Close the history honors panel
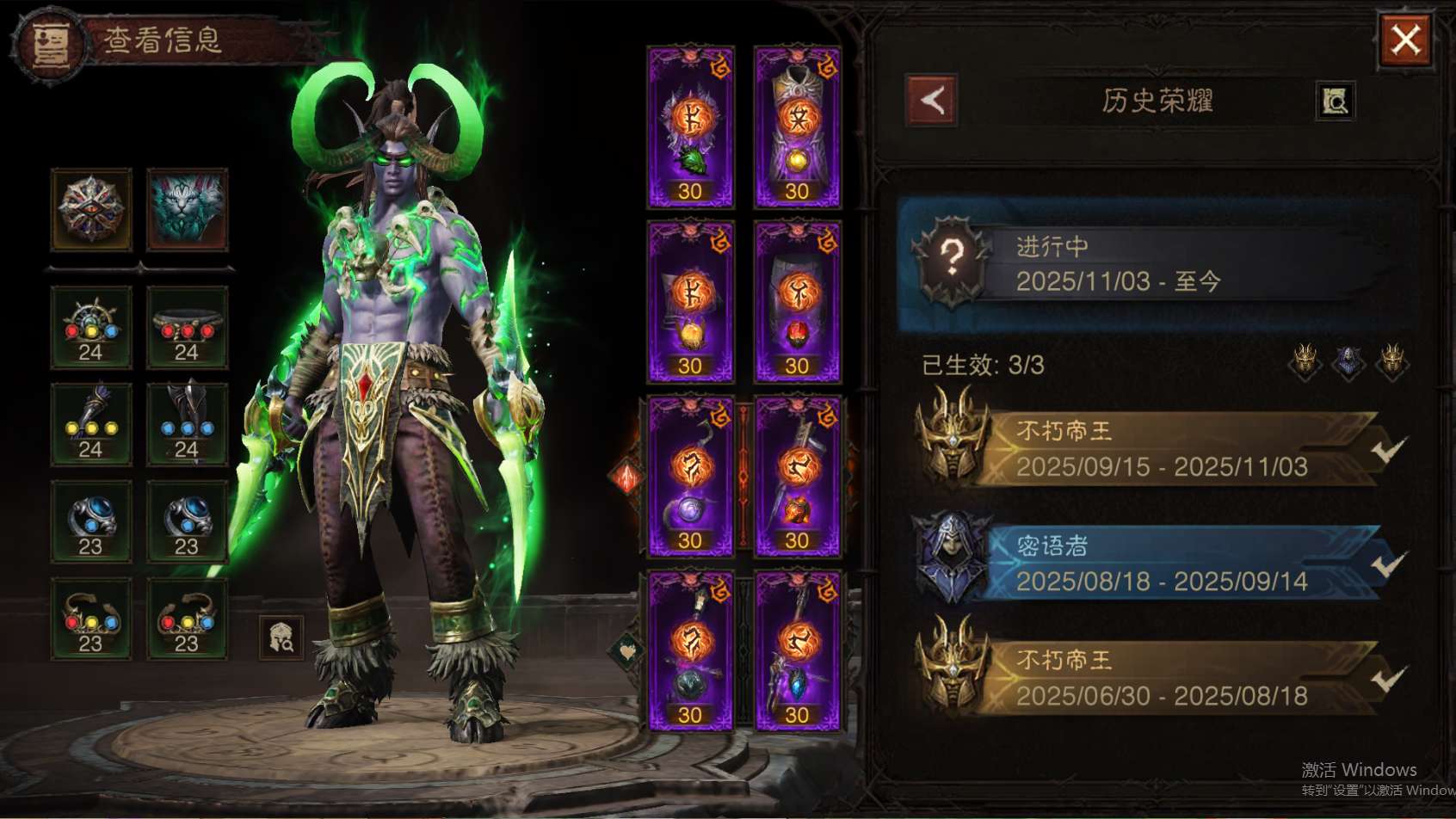1456x819 pixels. point(1405,40)
